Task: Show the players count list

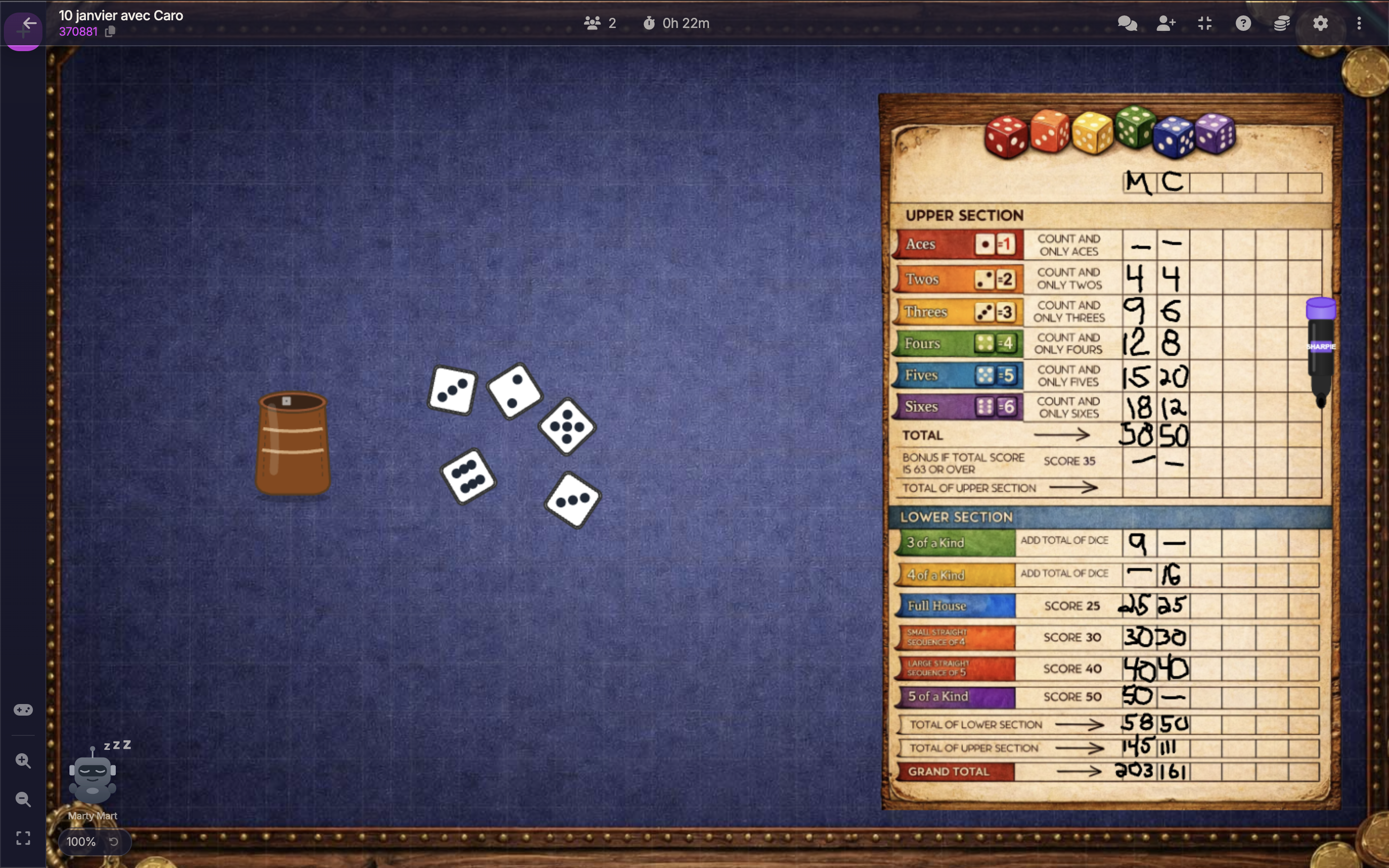Action: coord(600,24)
